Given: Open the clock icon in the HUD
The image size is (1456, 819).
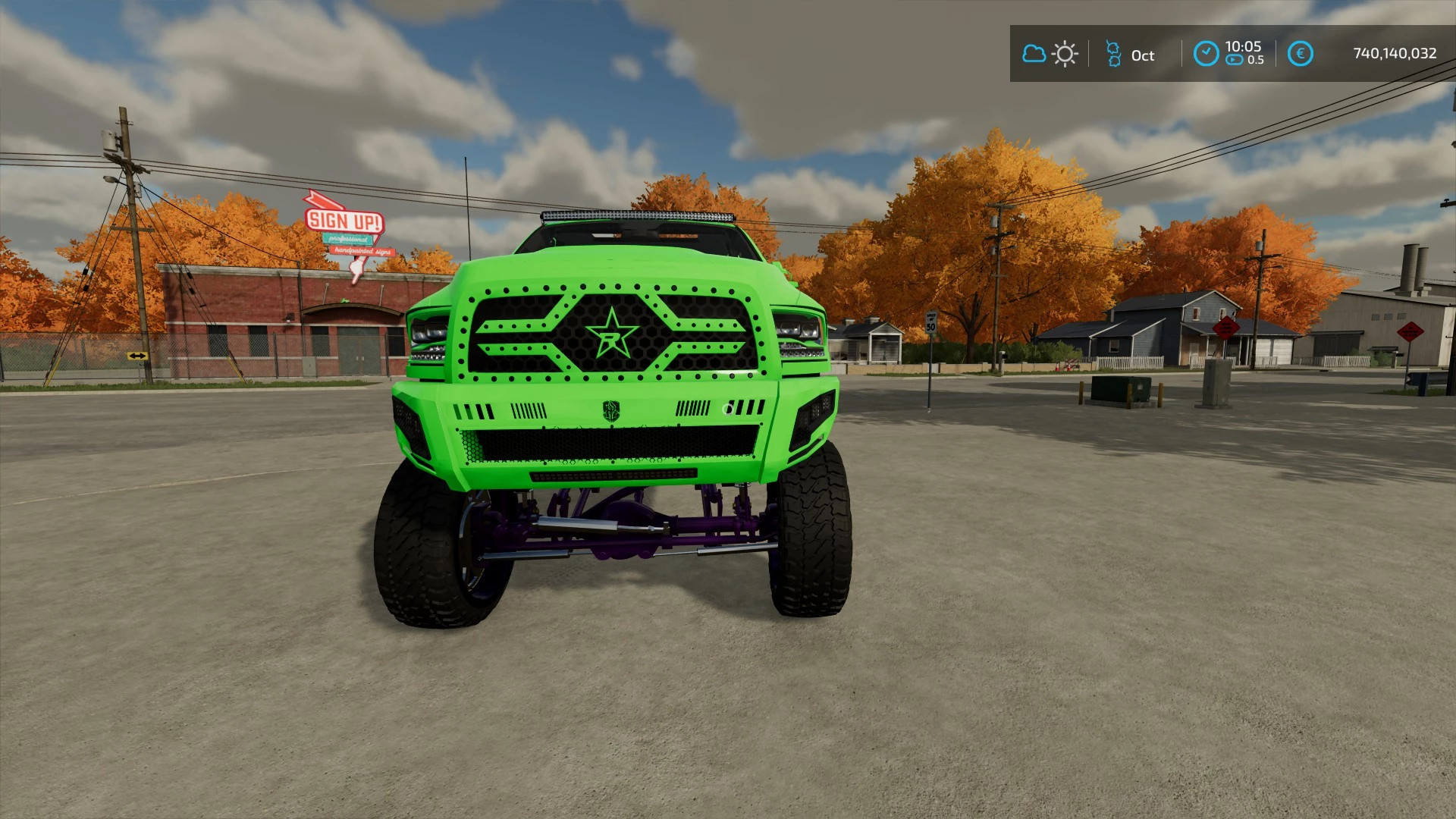Looking at the screenshot, I should point(1206,53).
